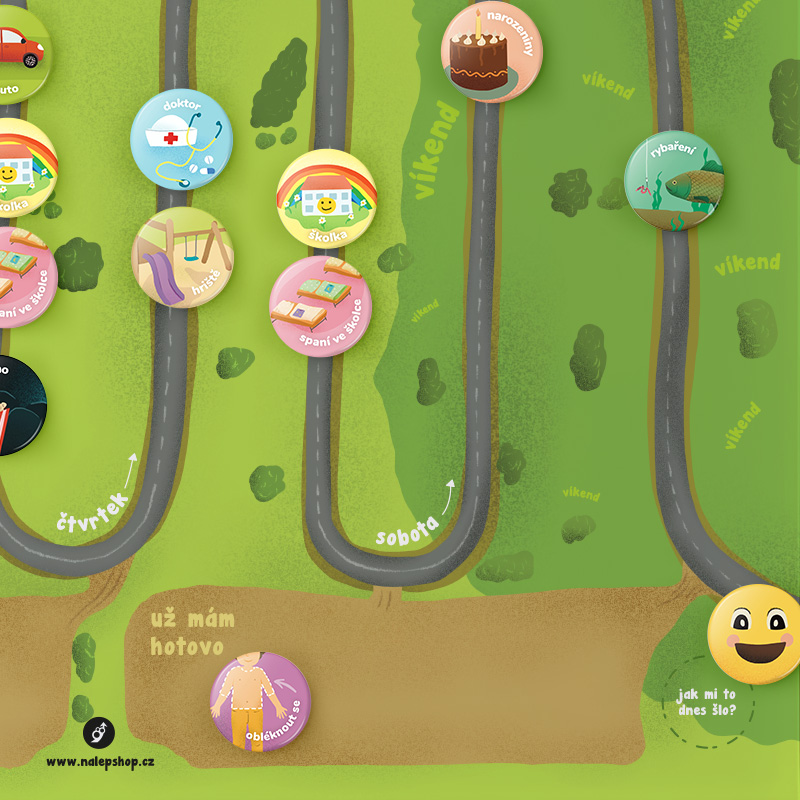The height and width of the screenshot is (800, 800).
Task: Open the www.nalepshop.cz website link
Action: click(100, 761)
